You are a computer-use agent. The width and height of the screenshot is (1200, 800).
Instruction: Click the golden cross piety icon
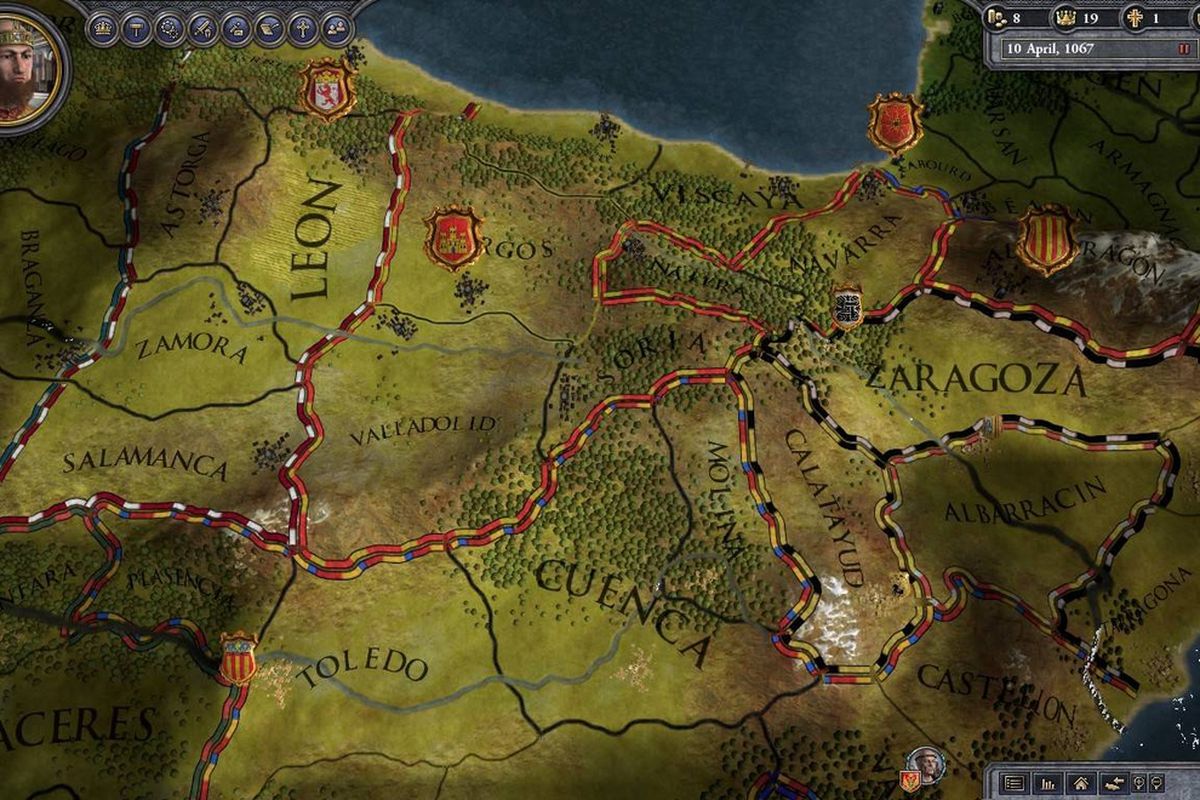(1134, 17)
